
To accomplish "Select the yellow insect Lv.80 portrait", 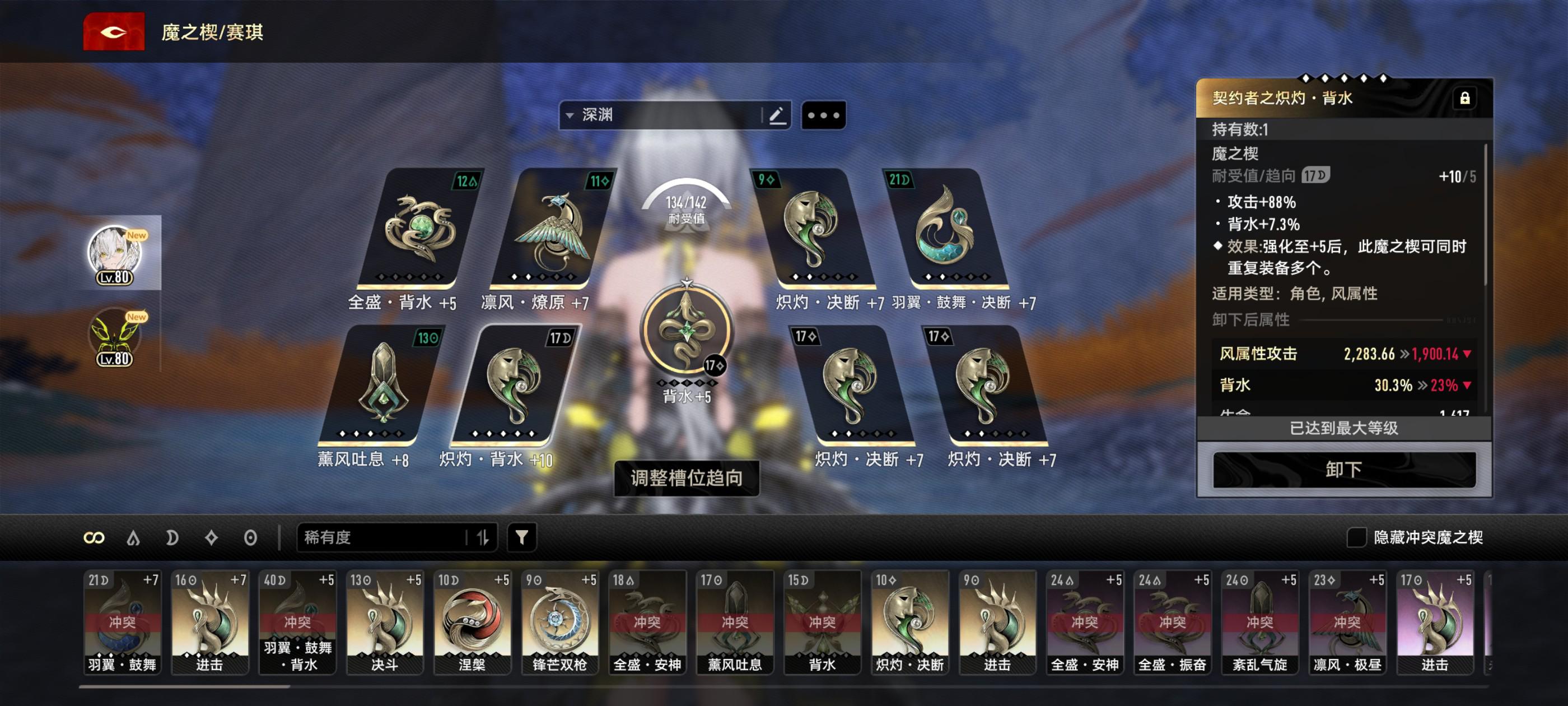I will pos(114,336).
